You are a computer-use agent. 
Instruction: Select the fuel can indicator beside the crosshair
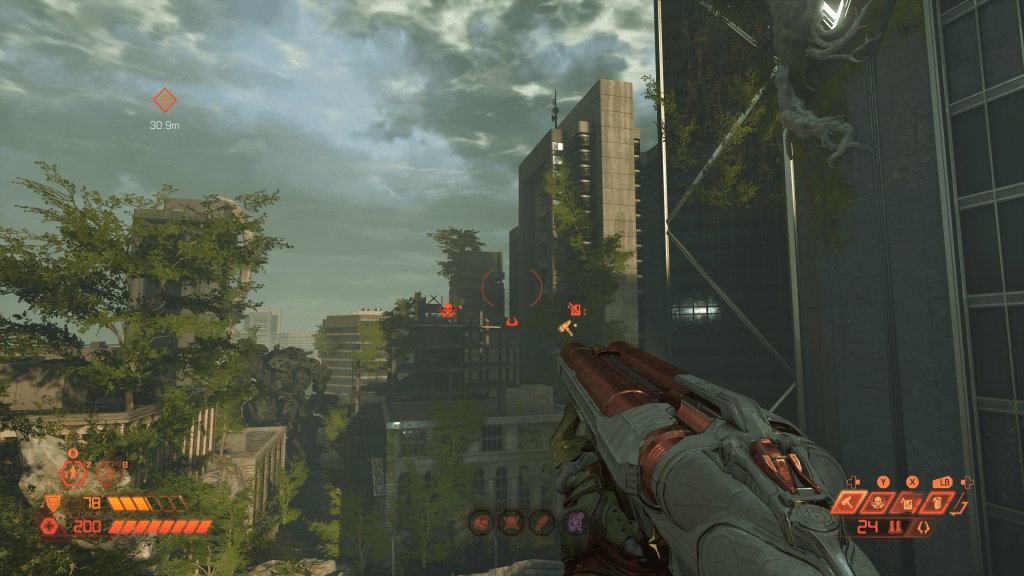575,308
